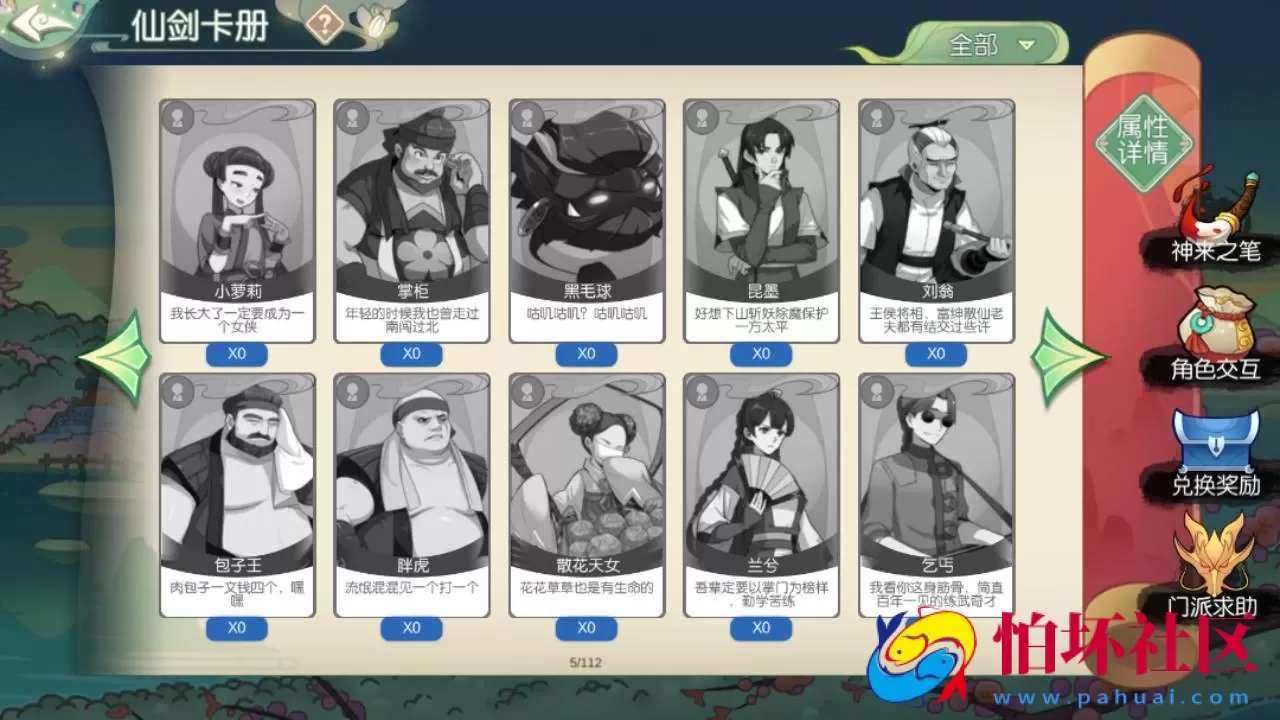Flip to the next card page
The width and height of the screenshot is (1280, 720).
(1067, 357)
